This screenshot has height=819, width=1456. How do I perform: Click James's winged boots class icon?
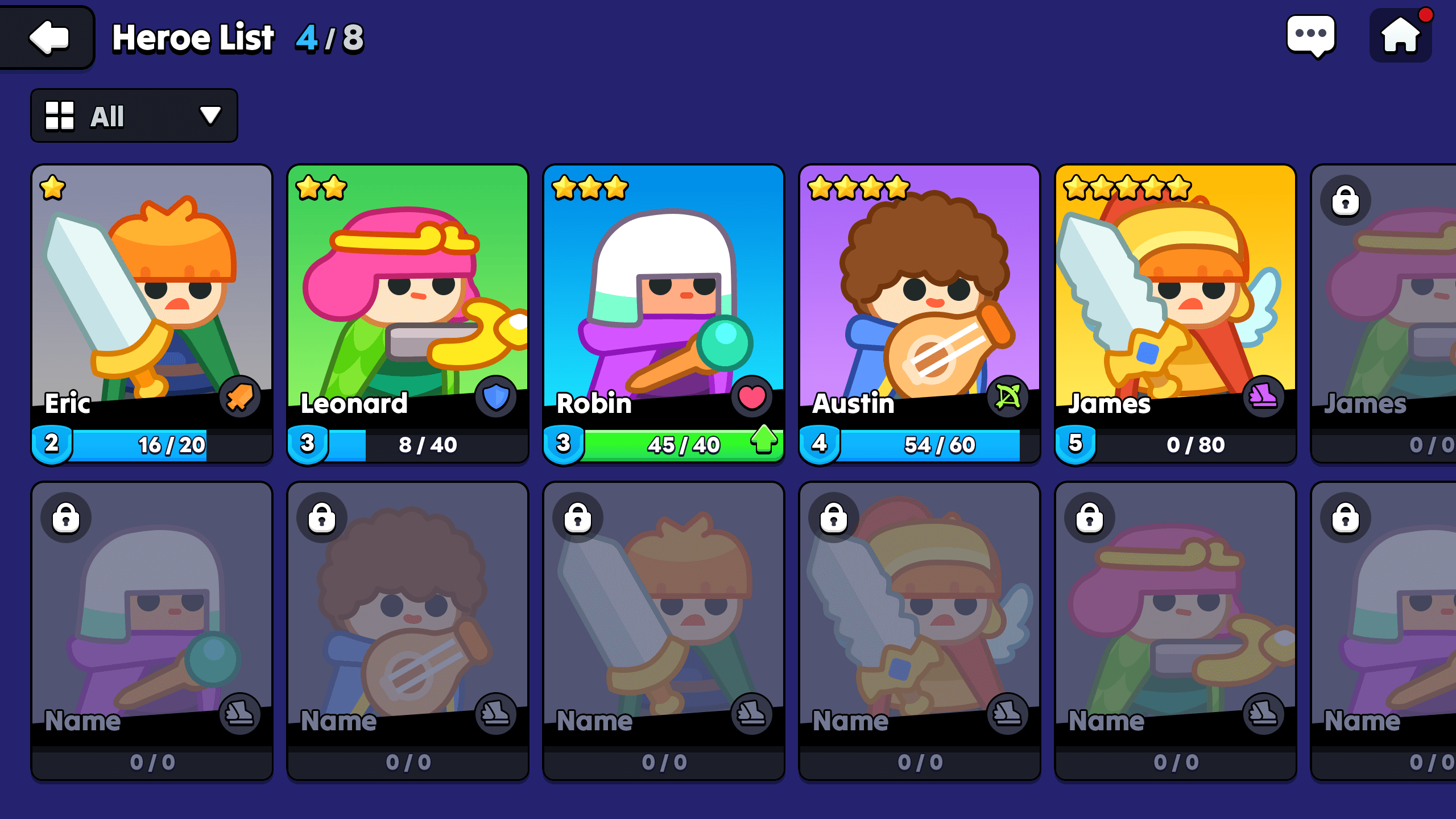tap(1264, 398)
